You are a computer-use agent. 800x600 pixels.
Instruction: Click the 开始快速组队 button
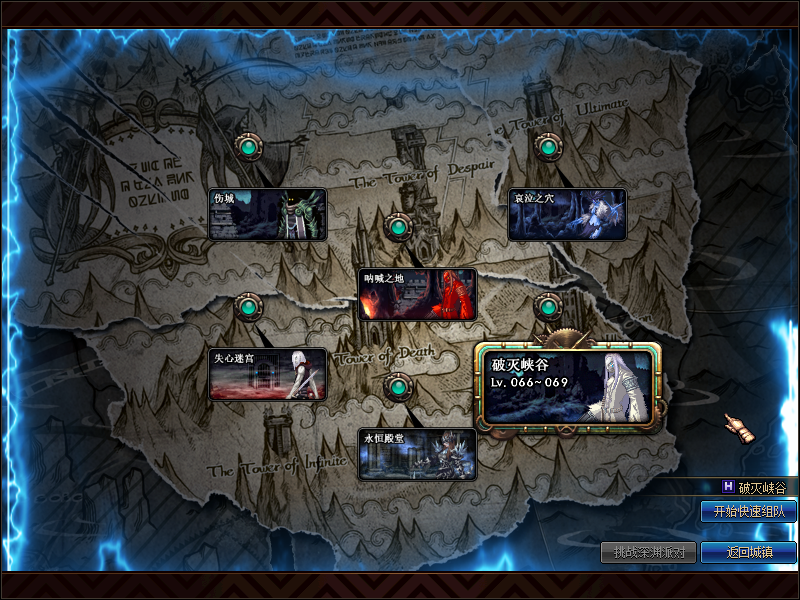[x=748, y=512]
